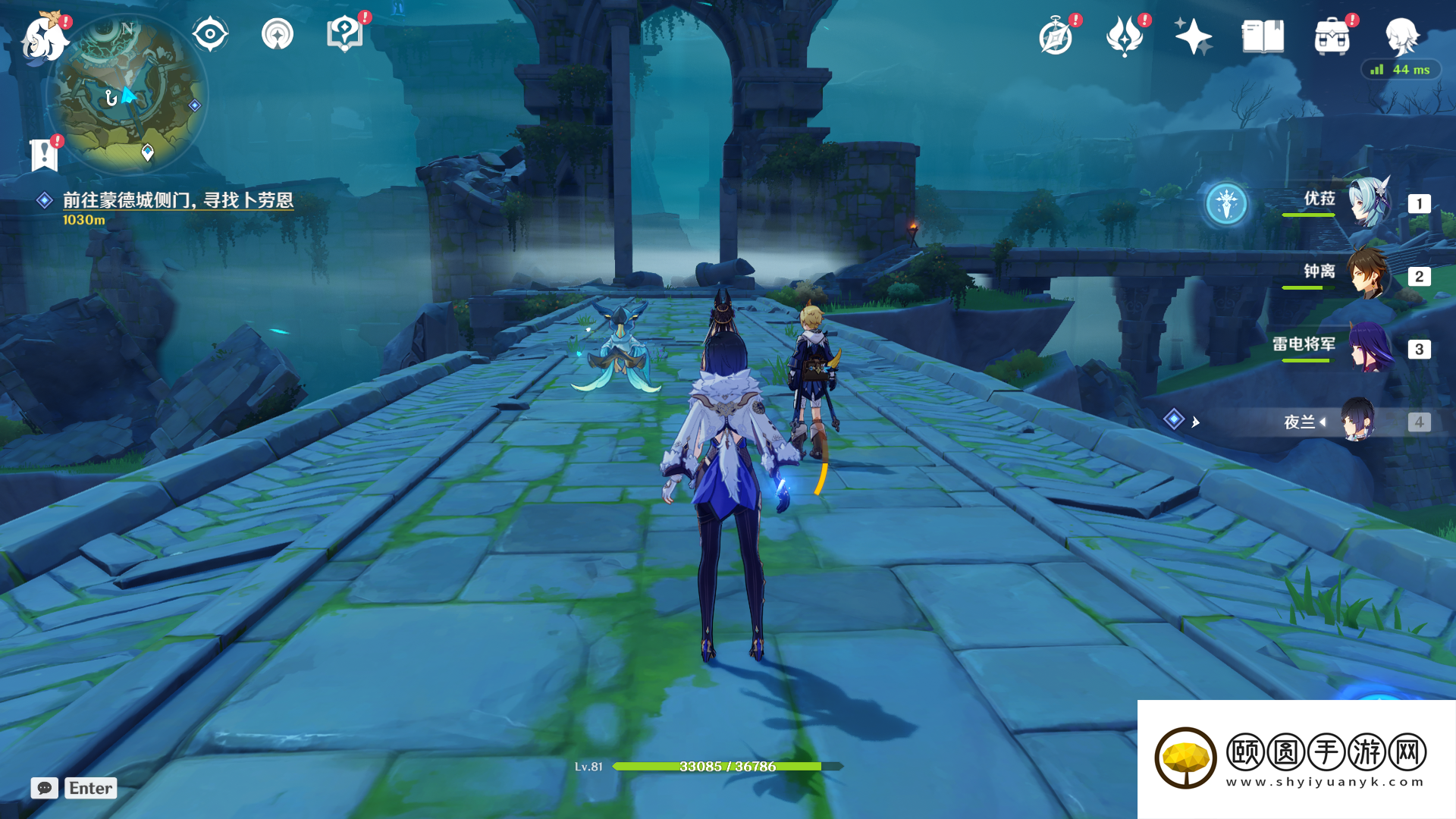Image resolution: width=1456 pixels, height=819 pixels.
Task: Open the co-op signal icon
Action: click(x=278, y=34)
